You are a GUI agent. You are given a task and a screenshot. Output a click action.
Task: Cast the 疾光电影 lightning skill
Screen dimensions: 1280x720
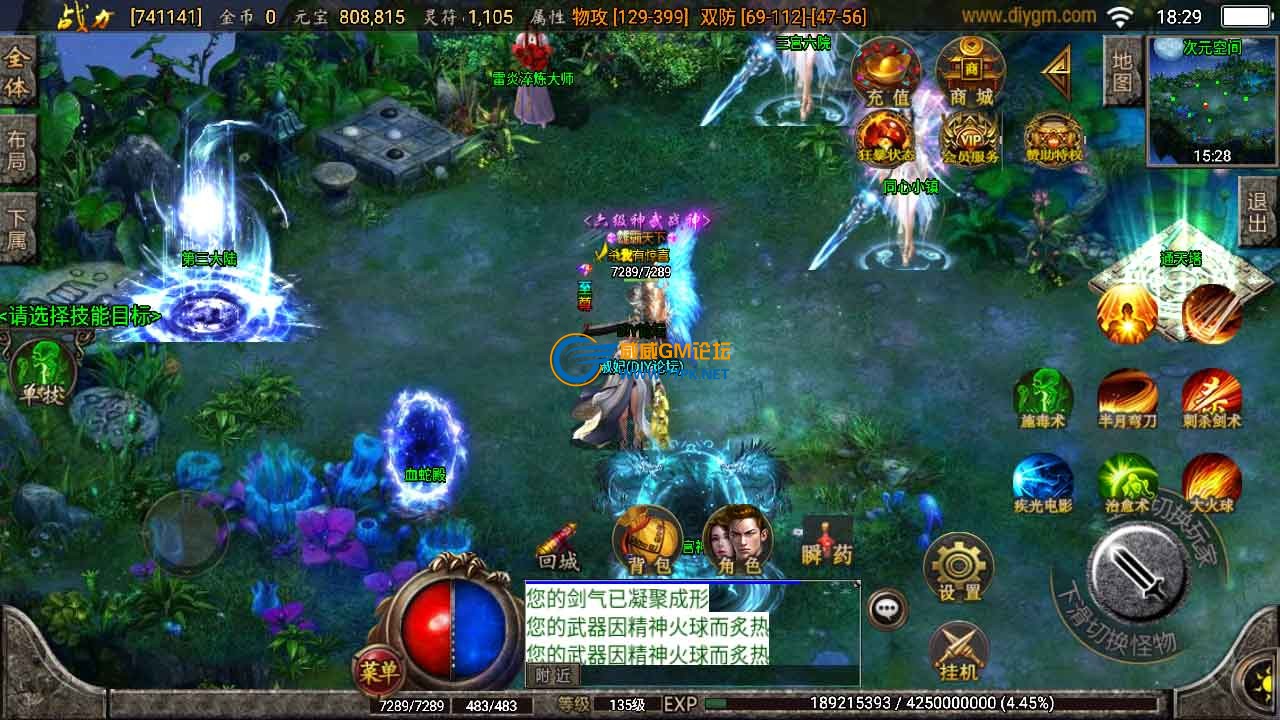click(1043, 482)
